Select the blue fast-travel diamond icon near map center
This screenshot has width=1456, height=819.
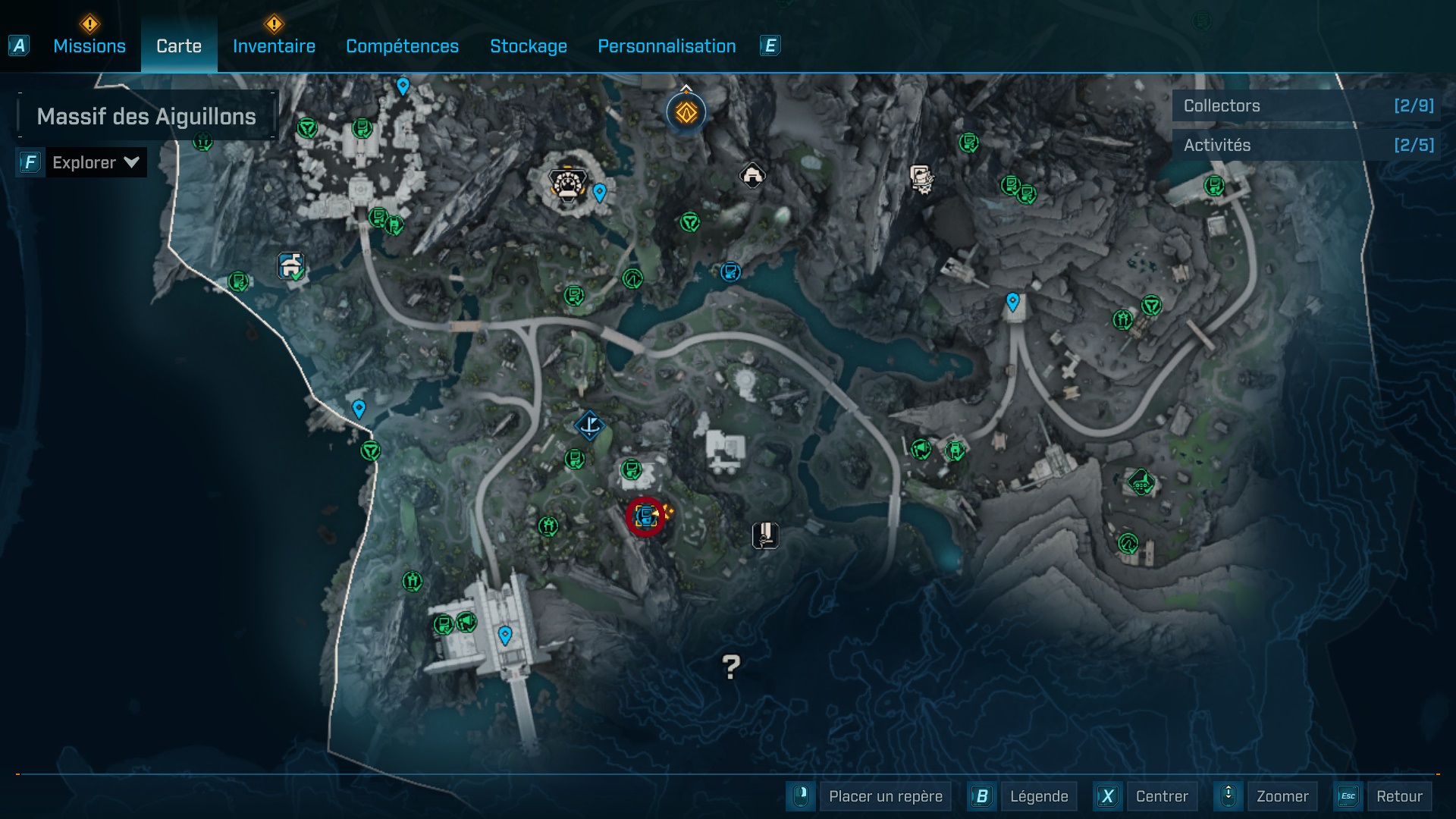point(591,425)
